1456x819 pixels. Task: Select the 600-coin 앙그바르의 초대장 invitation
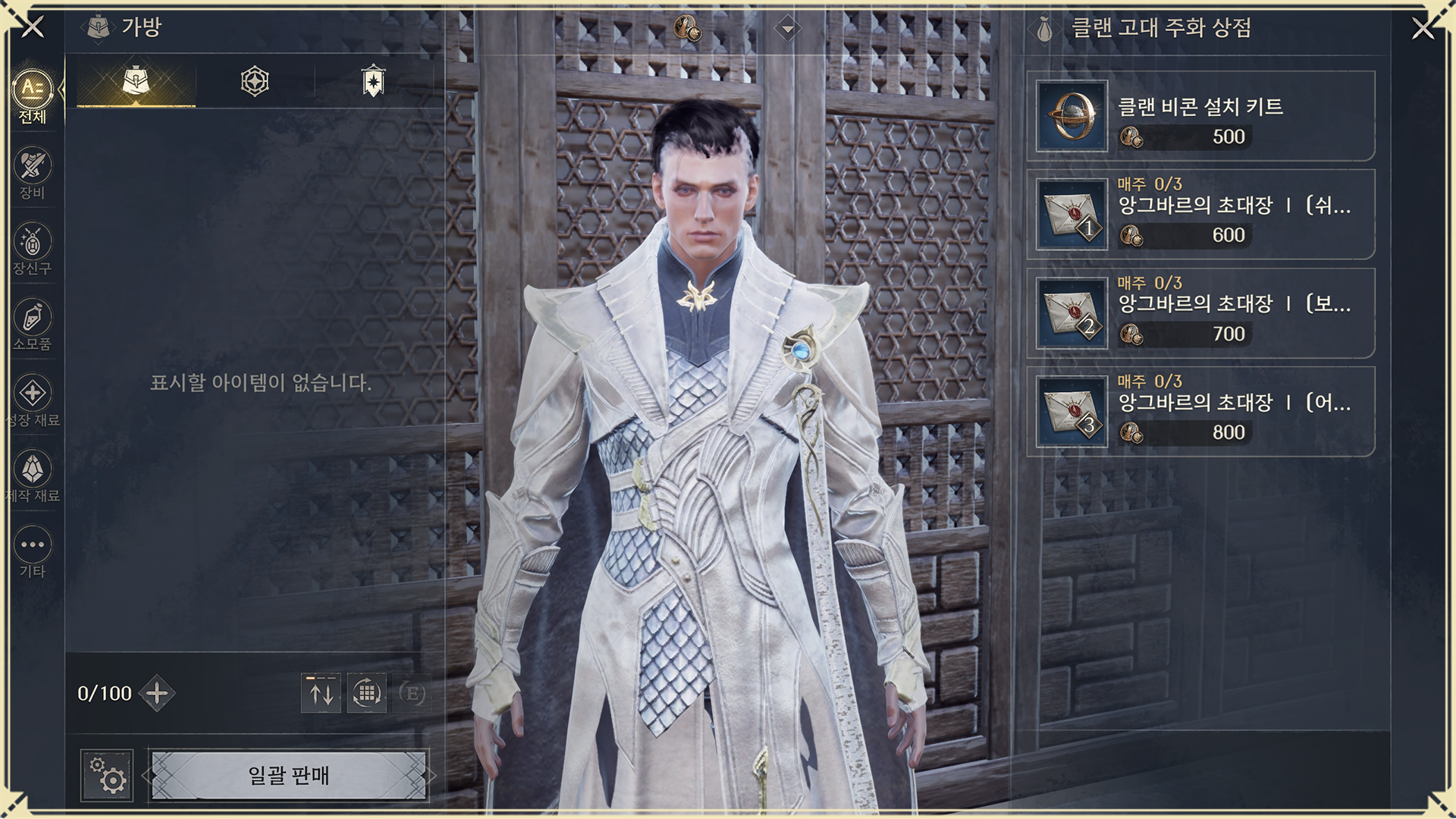click(x=1200, y=215)
